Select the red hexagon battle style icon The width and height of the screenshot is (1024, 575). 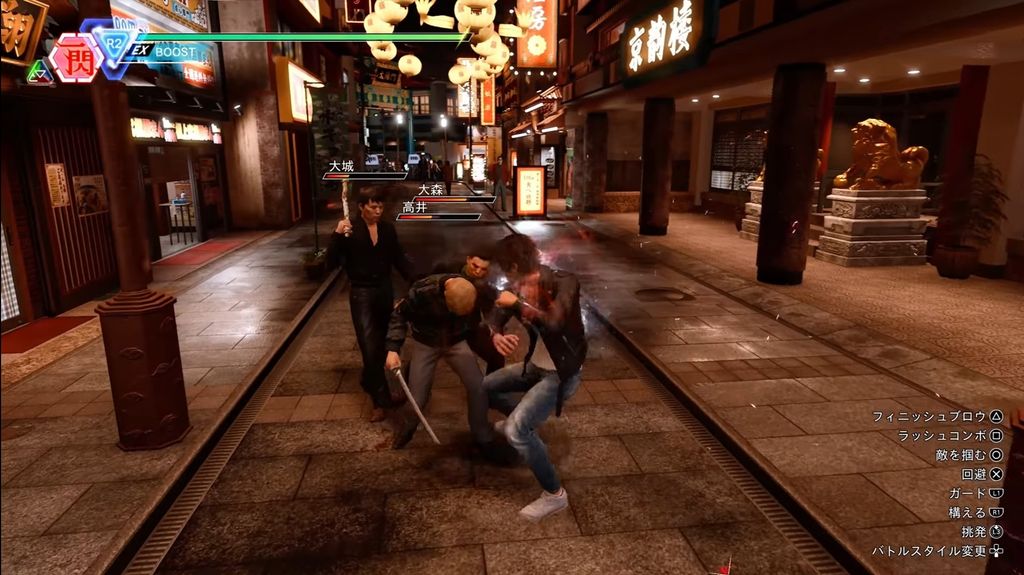click(x=74, y=58)
